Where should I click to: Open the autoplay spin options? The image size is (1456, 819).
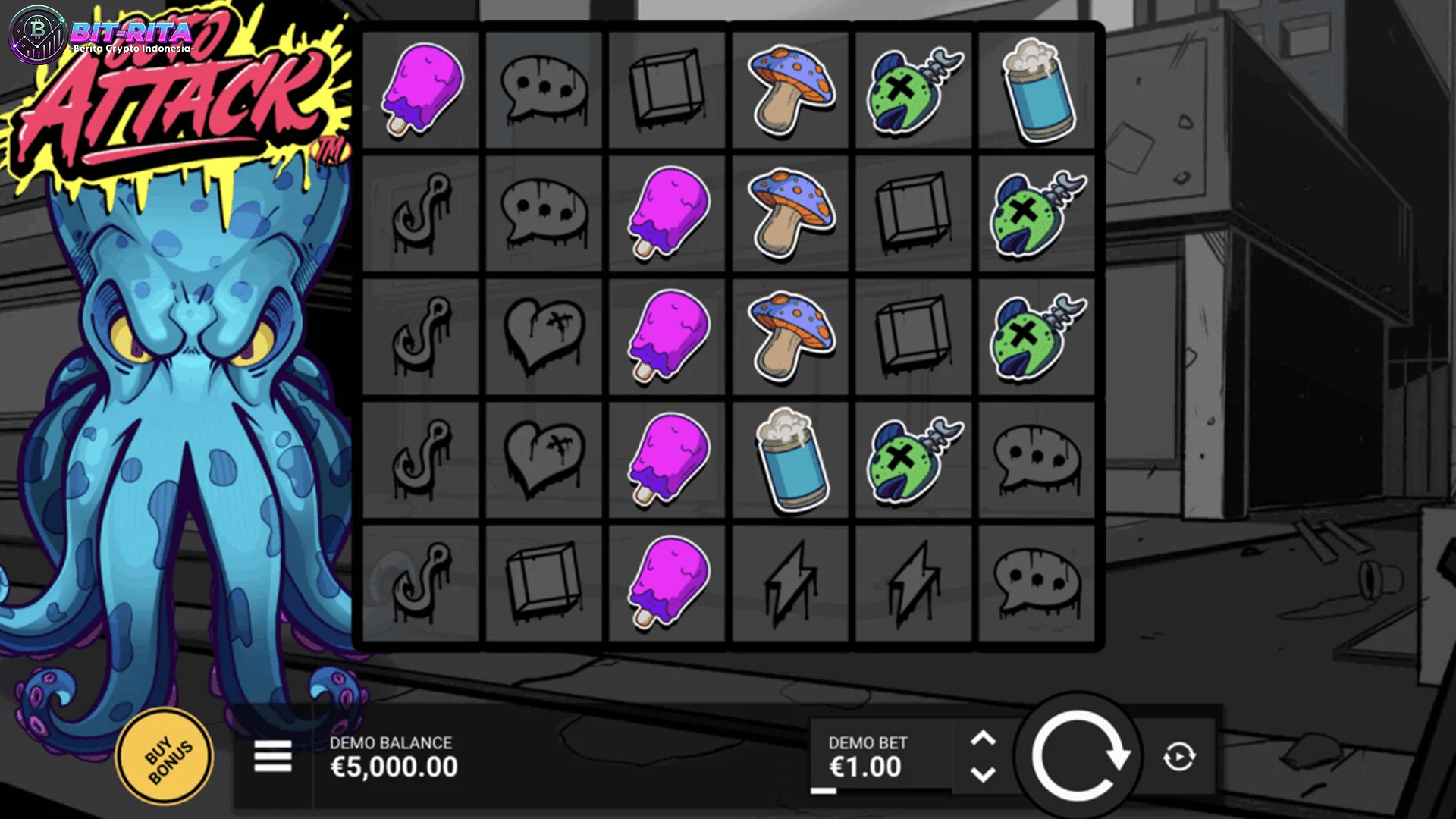coord(1178,757)
